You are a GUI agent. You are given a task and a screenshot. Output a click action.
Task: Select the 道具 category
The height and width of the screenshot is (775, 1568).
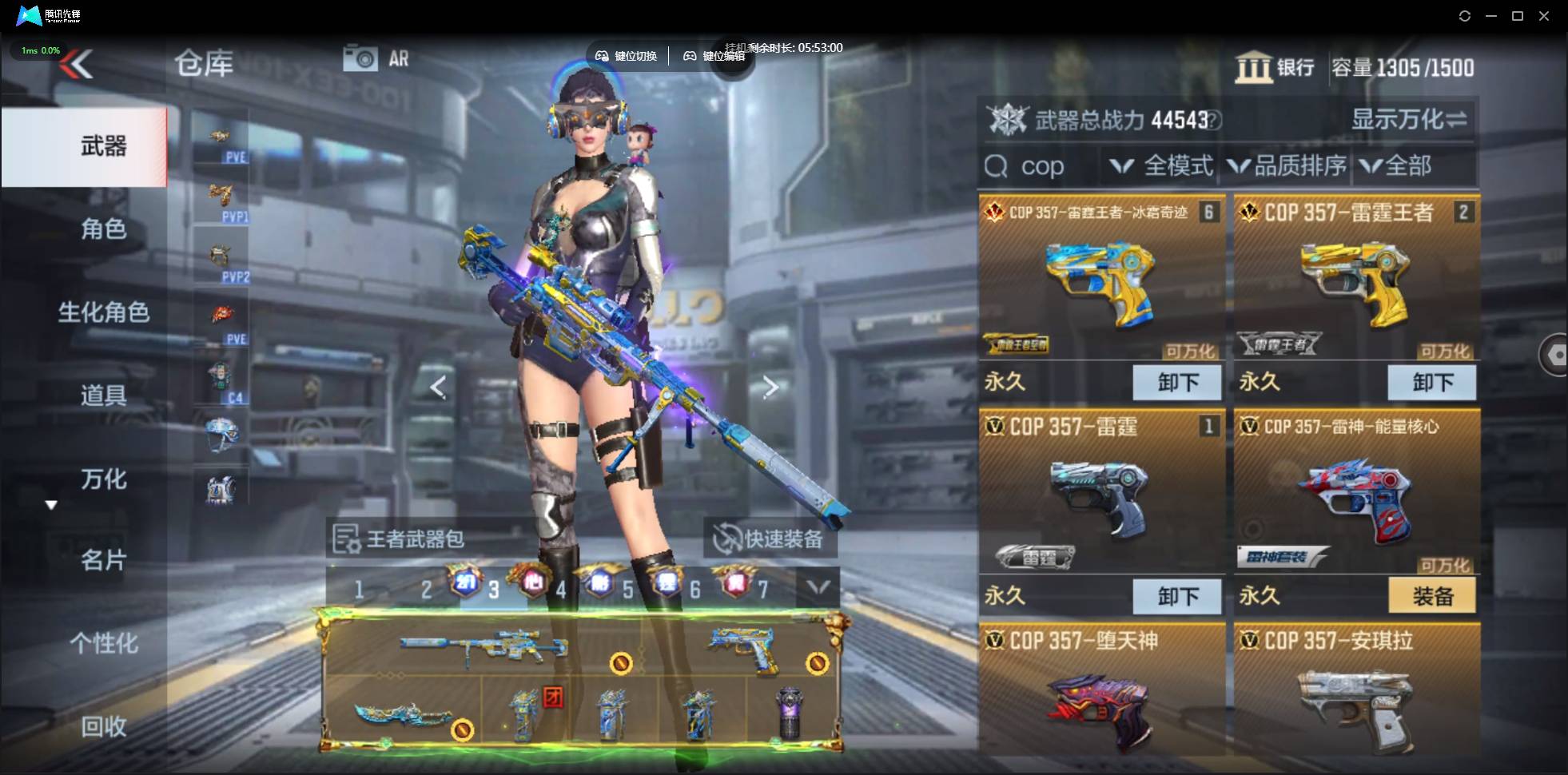point(103,395)
